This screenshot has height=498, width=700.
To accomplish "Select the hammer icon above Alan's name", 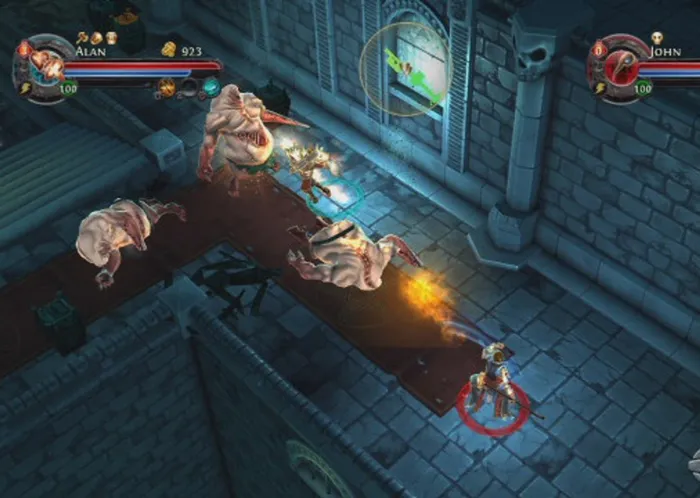I will click(81, 37).
